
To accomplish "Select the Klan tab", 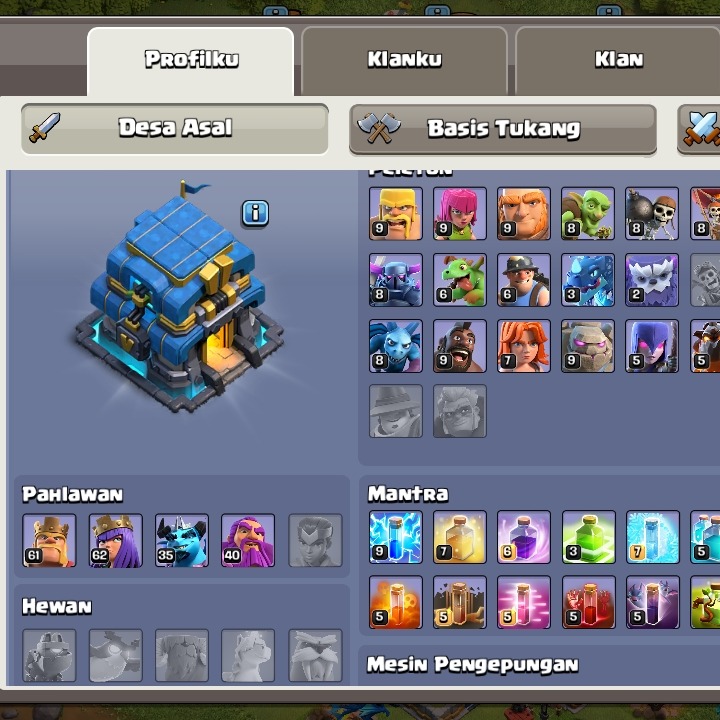I will 618,59.
